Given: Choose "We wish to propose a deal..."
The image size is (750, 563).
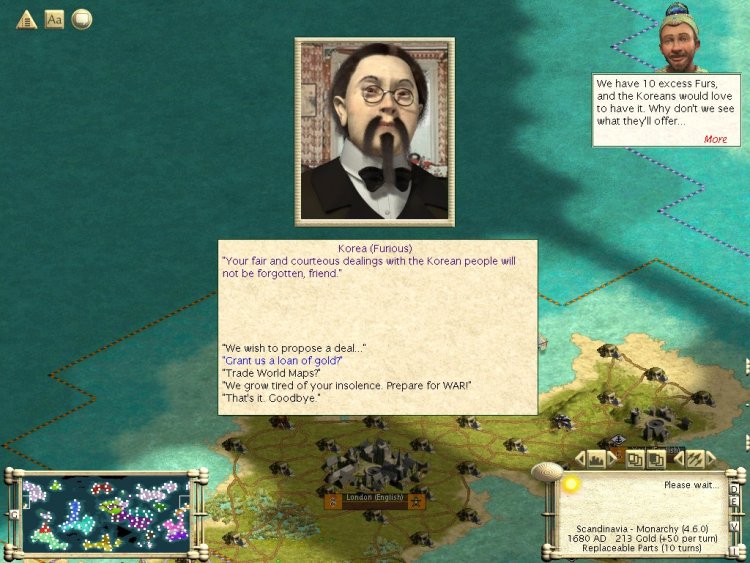Looking at the screenshot, I should click(294, 347).
